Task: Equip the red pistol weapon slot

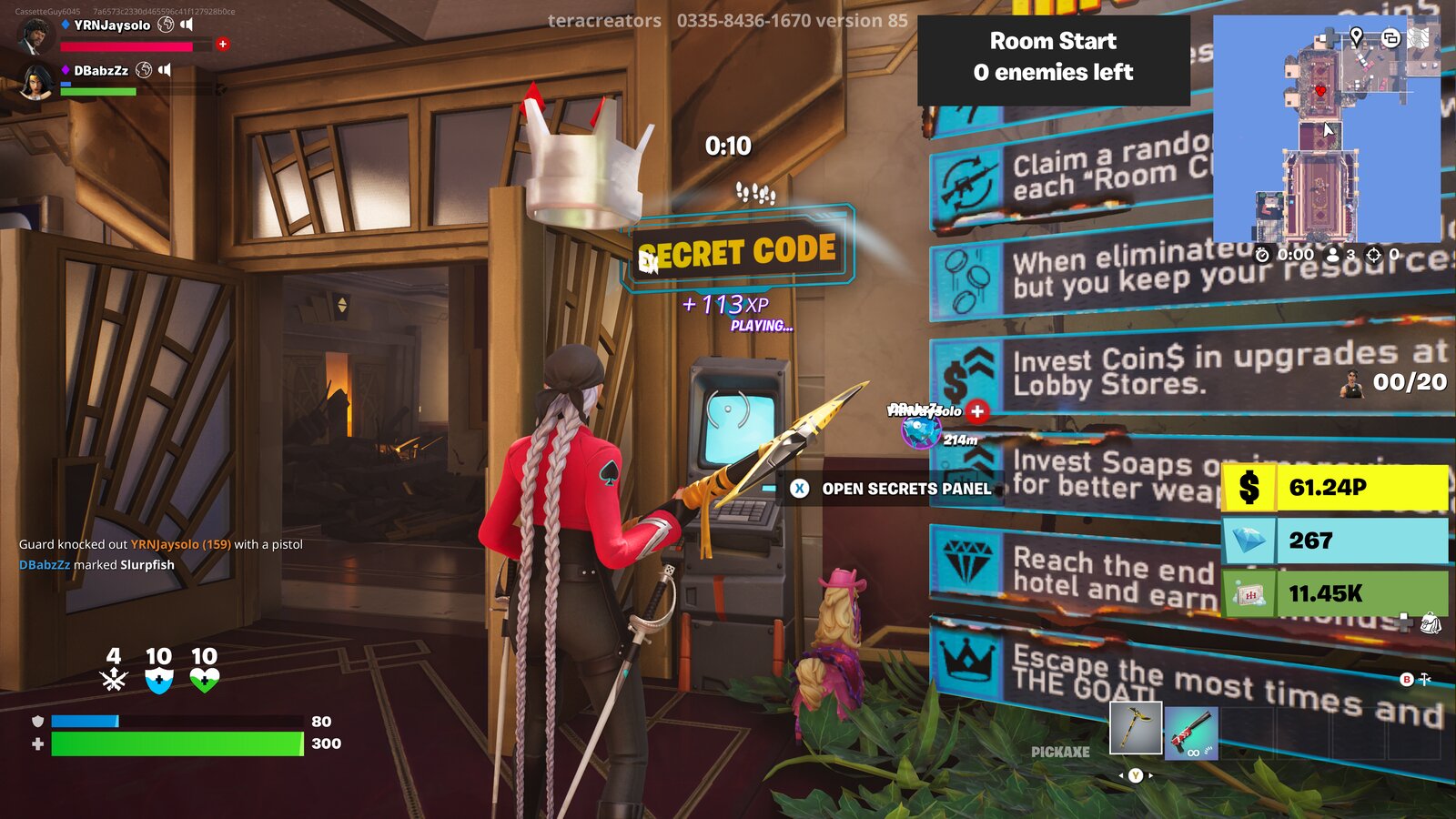Action: (x=1190, y=733)
